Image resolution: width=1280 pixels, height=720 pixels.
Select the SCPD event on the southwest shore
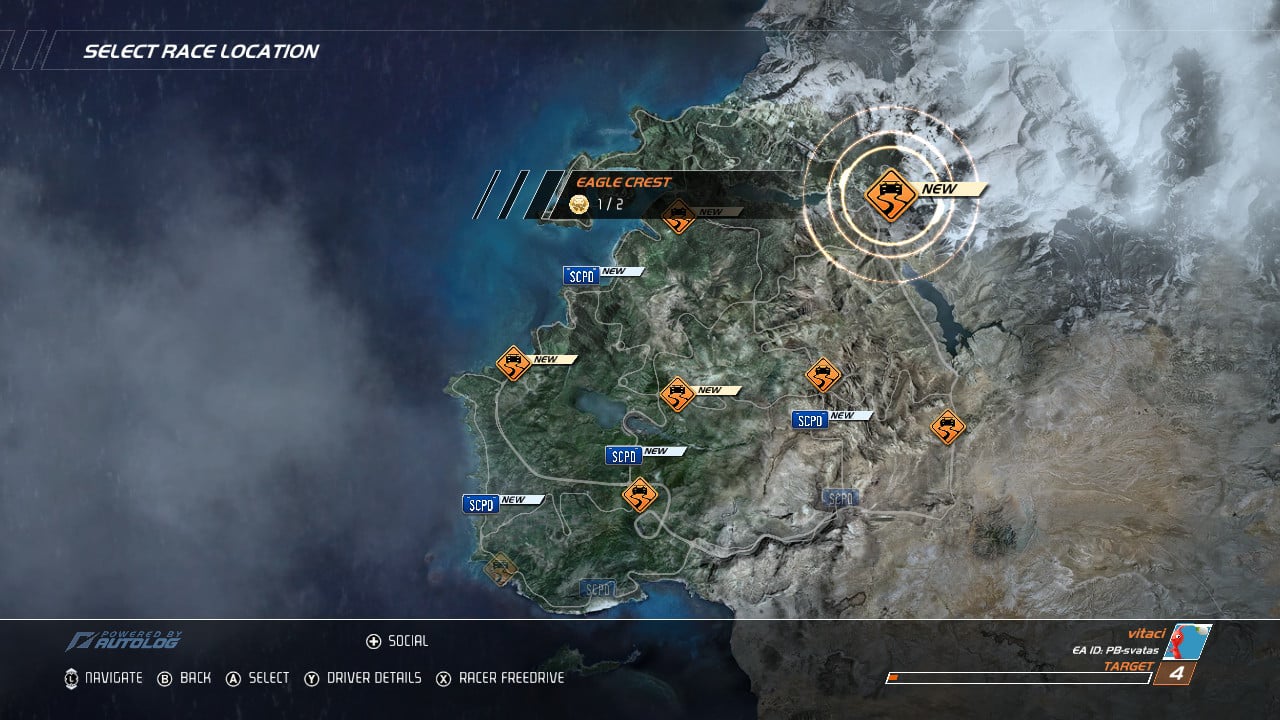479,503
